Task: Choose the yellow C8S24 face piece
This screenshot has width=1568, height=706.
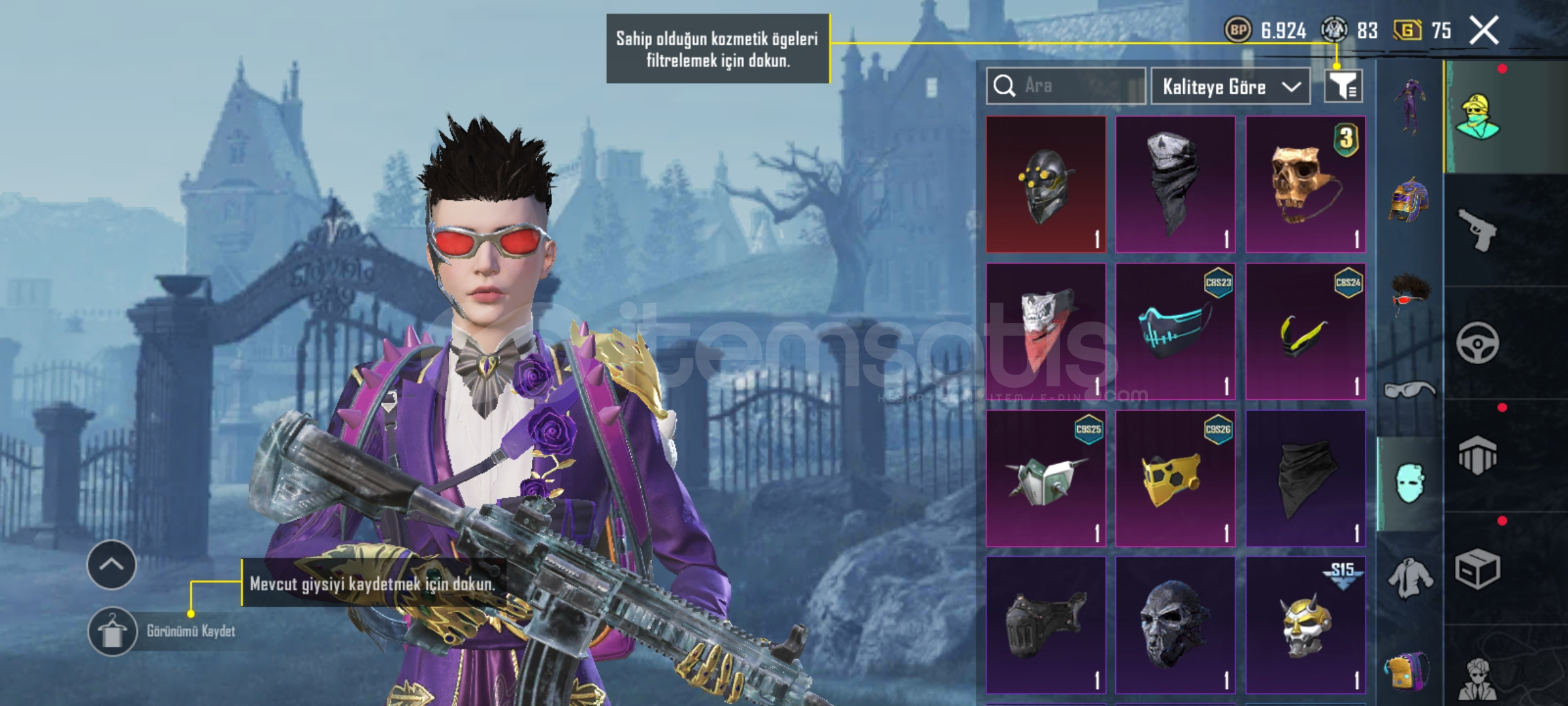Action: pos(1305,331)
